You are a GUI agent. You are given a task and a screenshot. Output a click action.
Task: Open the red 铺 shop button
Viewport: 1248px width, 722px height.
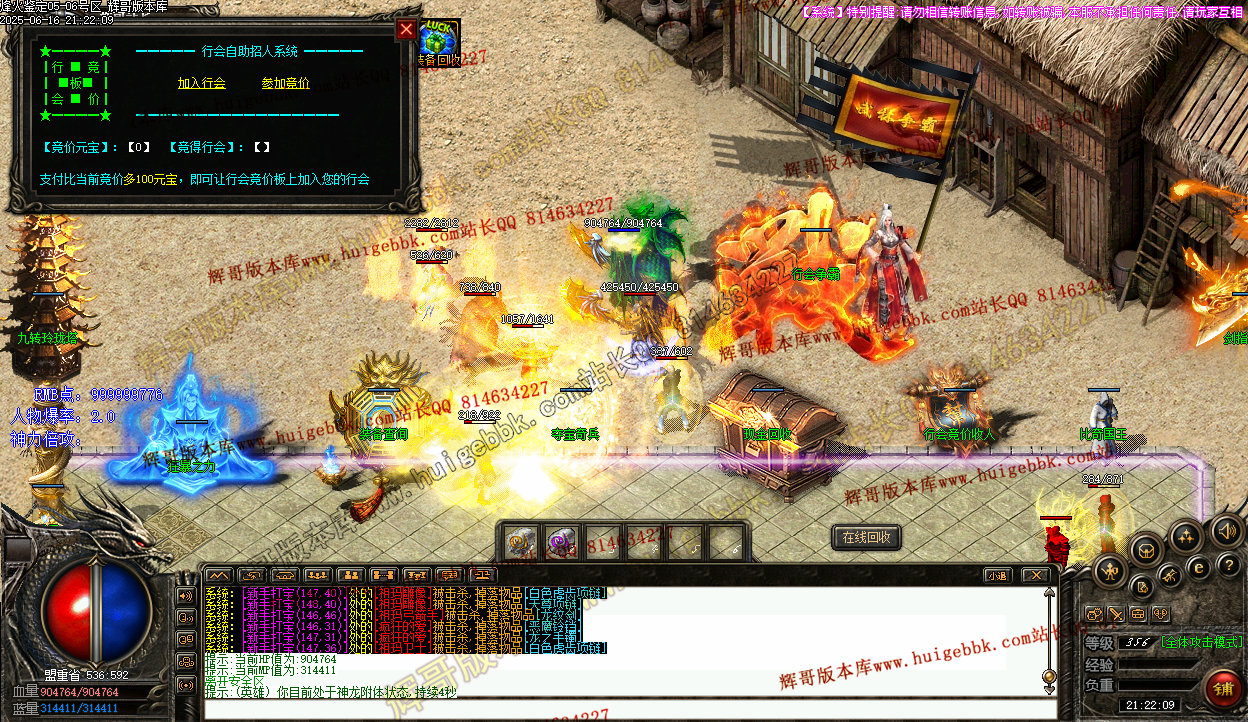coord(1223,688)
